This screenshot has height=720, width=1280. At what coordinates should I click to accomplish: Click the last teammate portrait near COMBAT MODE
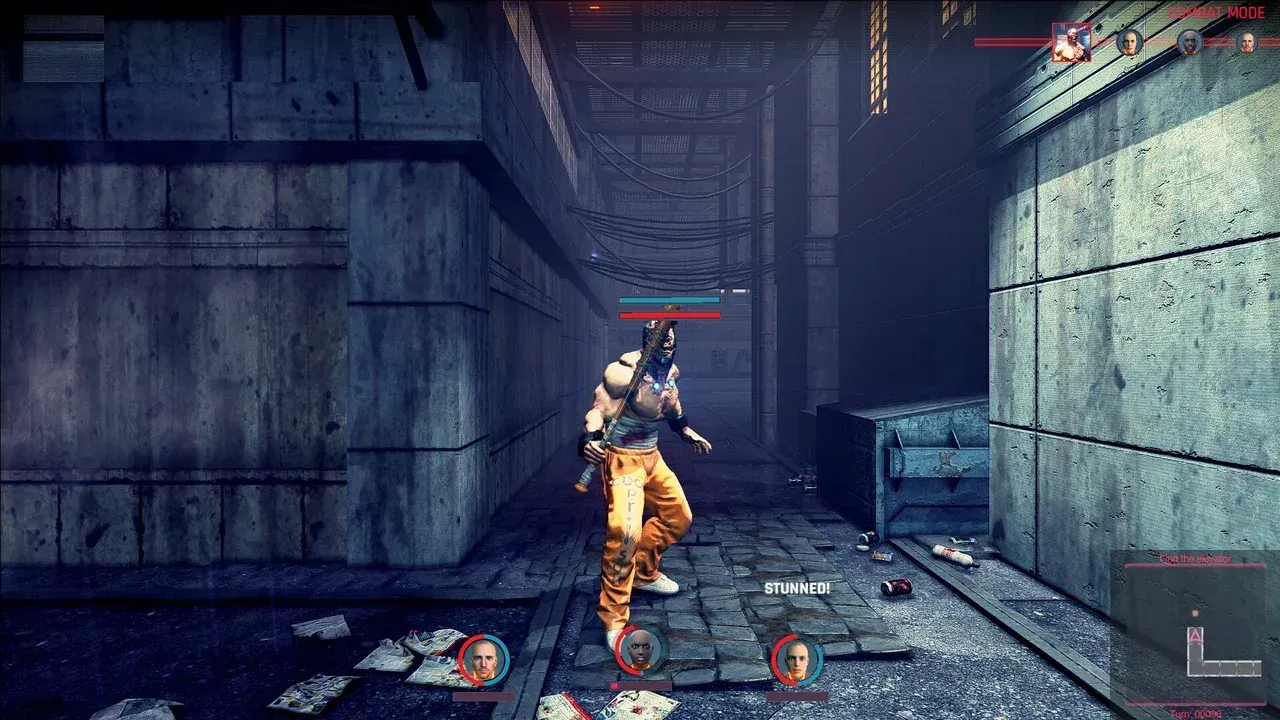coord(1247,42)
